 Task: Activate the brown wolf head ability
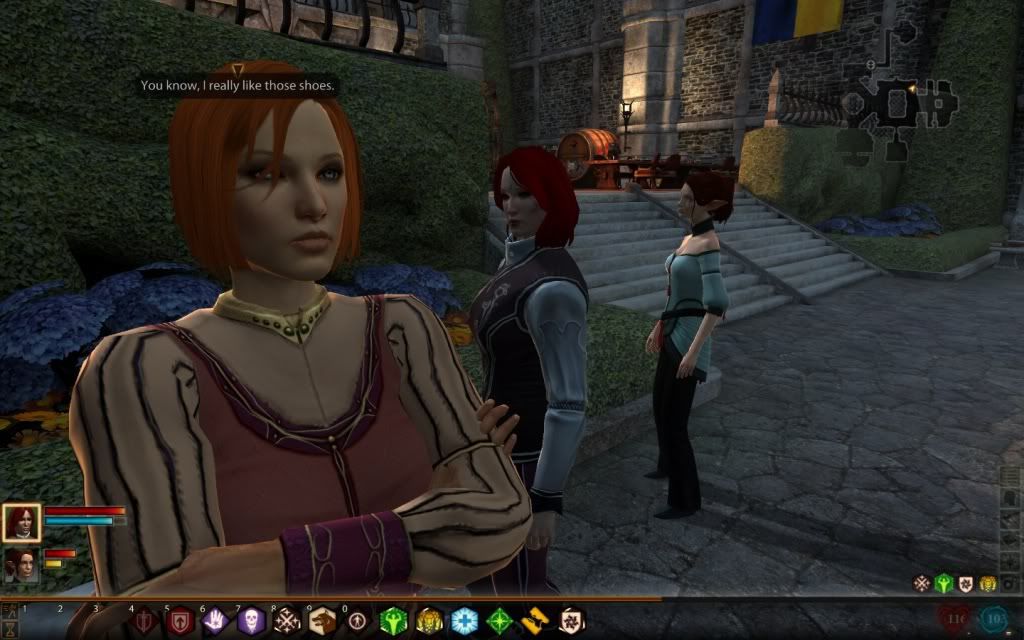322,621
